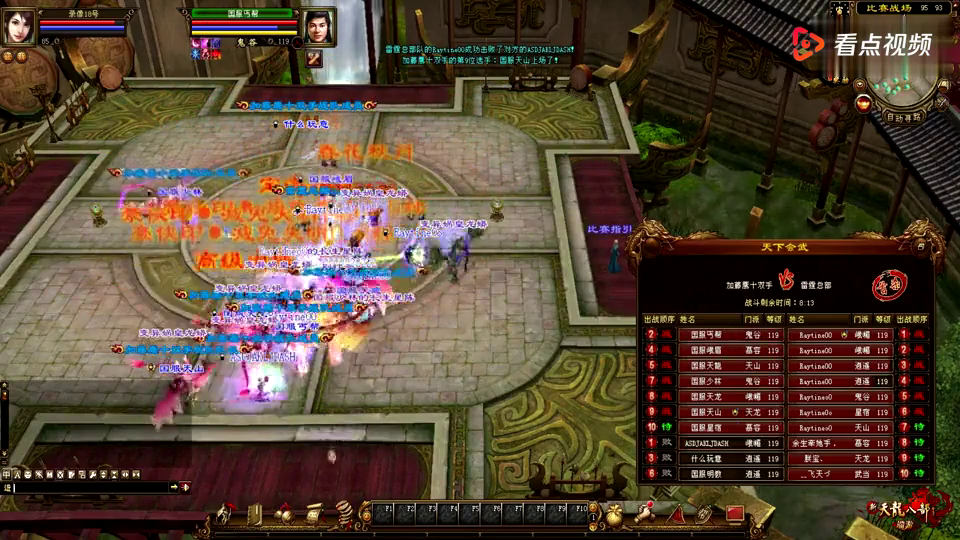Open the red book icon on bottom bar

click(735, 513)
